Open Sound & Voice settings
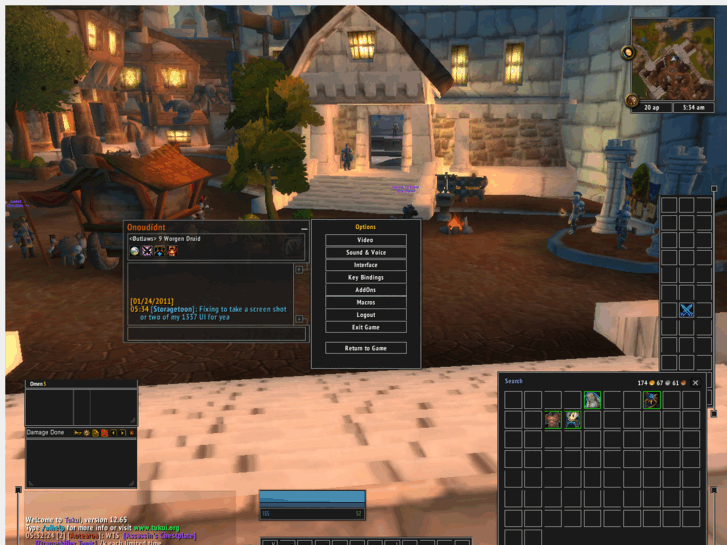 [x=366, y=253]
